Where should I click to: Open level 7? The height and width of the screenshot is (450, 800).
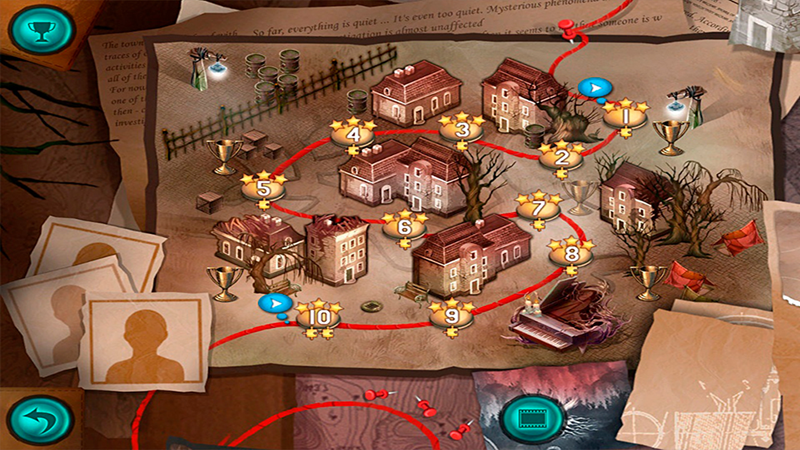click(x=538, y=210)
